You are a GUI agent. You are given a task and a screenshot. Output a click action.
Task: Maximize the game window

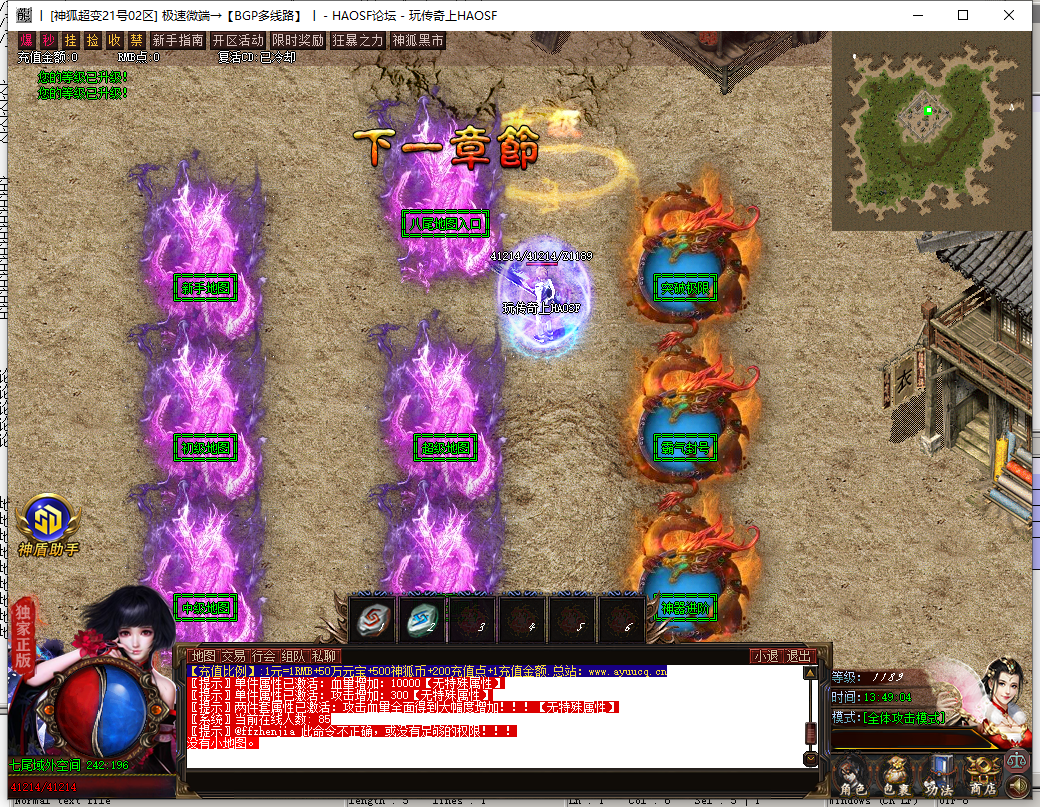coord(963,15)
